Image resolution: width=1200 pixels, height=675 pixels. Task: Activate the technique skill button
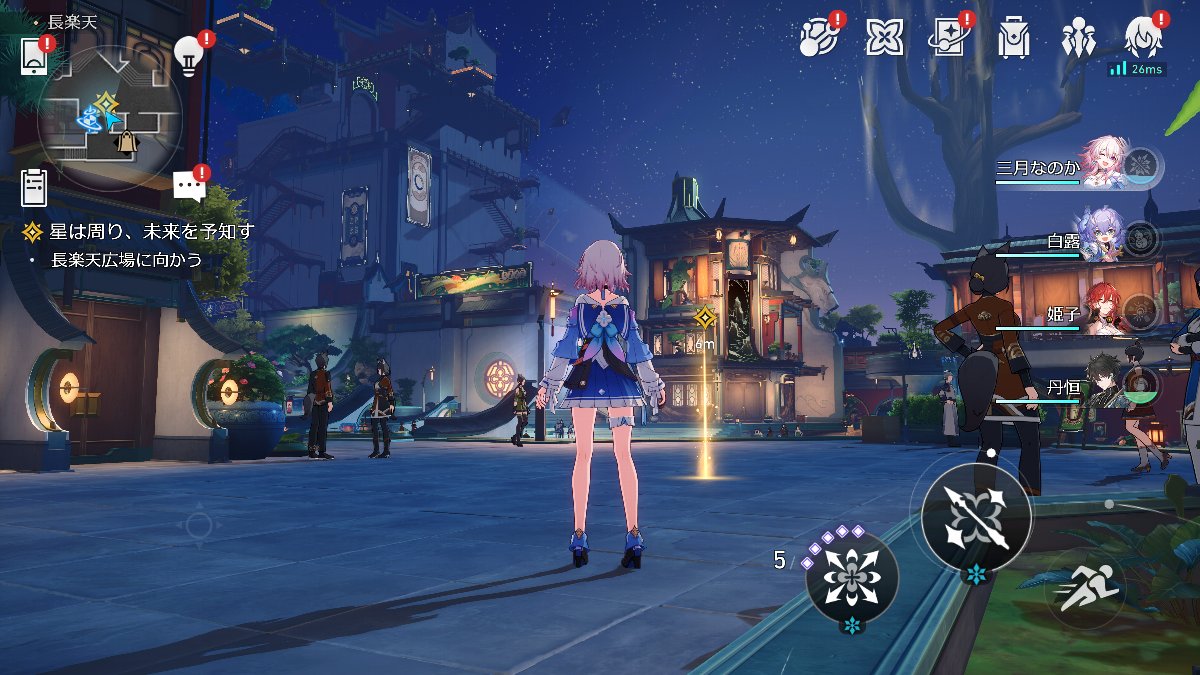pos(852,577)
